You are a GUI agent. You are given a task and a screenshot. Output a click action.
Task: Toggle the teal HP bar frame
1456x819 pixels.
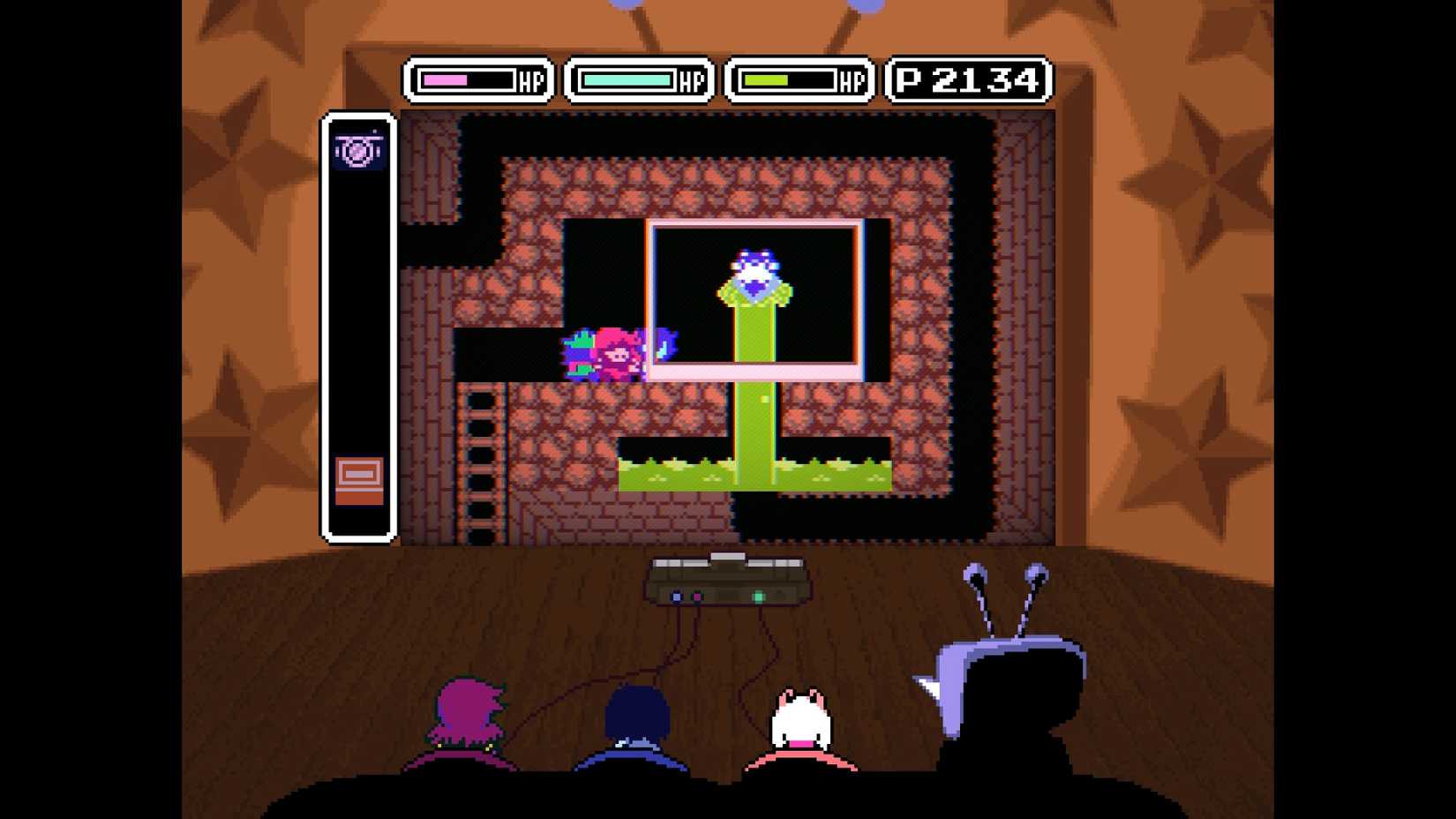coord(638,79)
